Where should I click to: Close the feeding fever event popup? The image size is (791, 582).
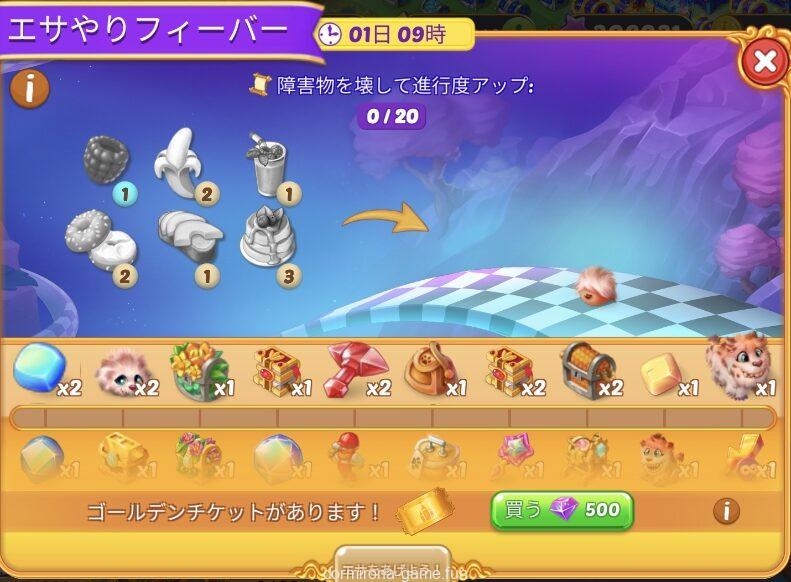[764, 61]
